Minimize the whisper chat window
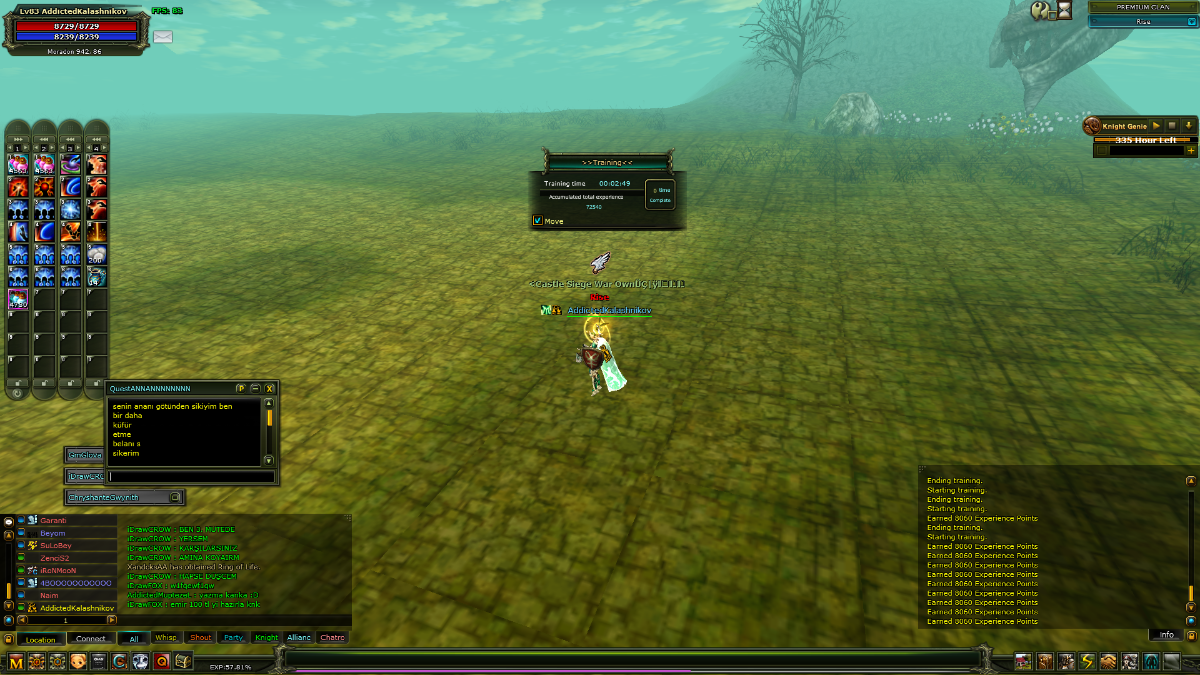 255,388
